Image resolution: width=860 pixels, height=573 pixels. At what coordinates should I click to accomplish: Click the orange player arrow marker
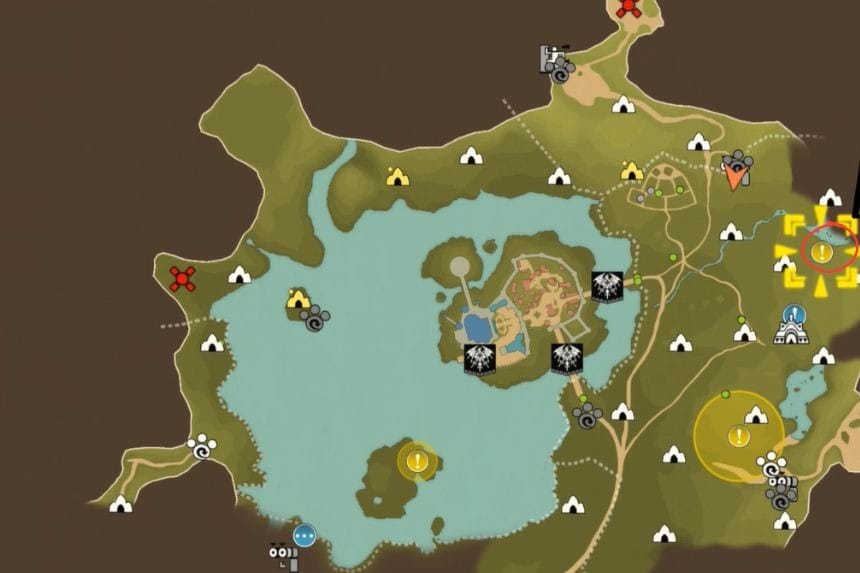738,177
